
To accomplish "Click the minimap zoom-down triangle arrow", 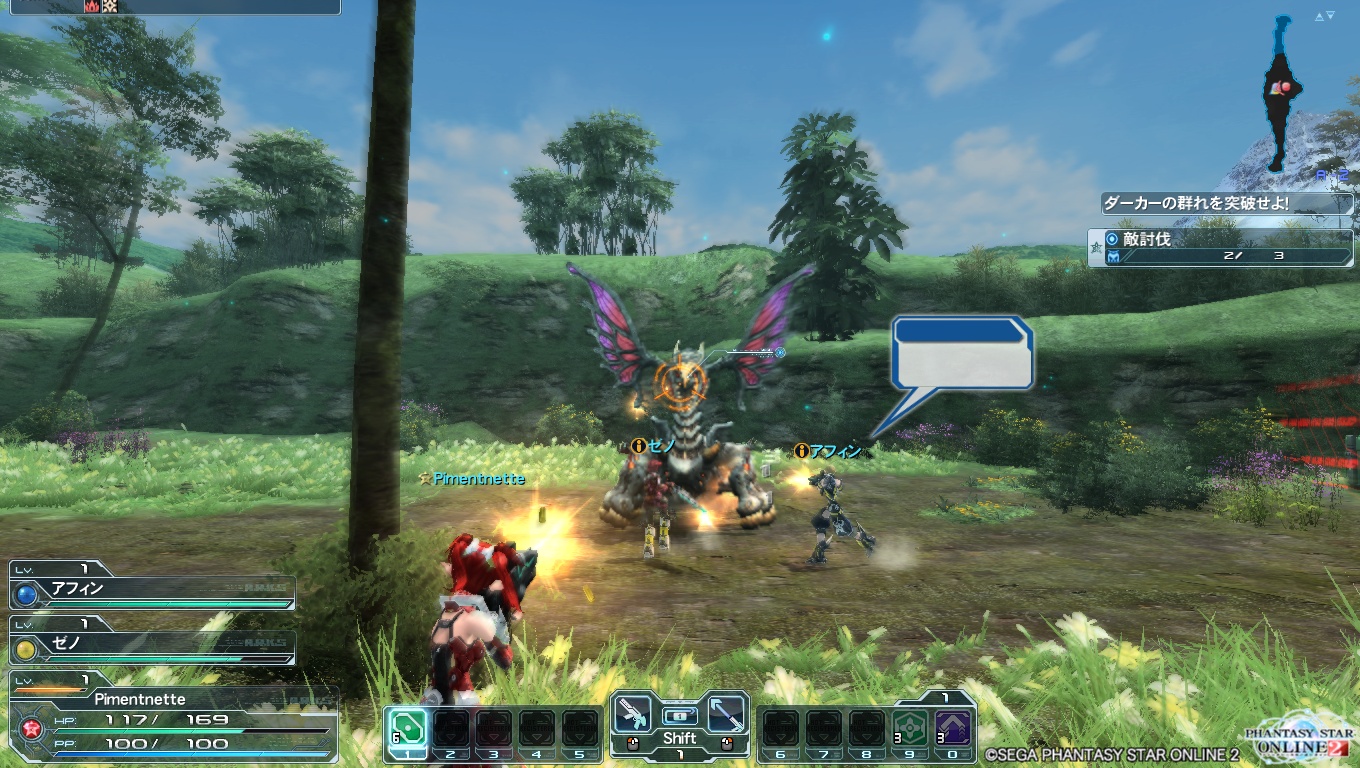I will pyautogui.click(x=1332, y=17).
